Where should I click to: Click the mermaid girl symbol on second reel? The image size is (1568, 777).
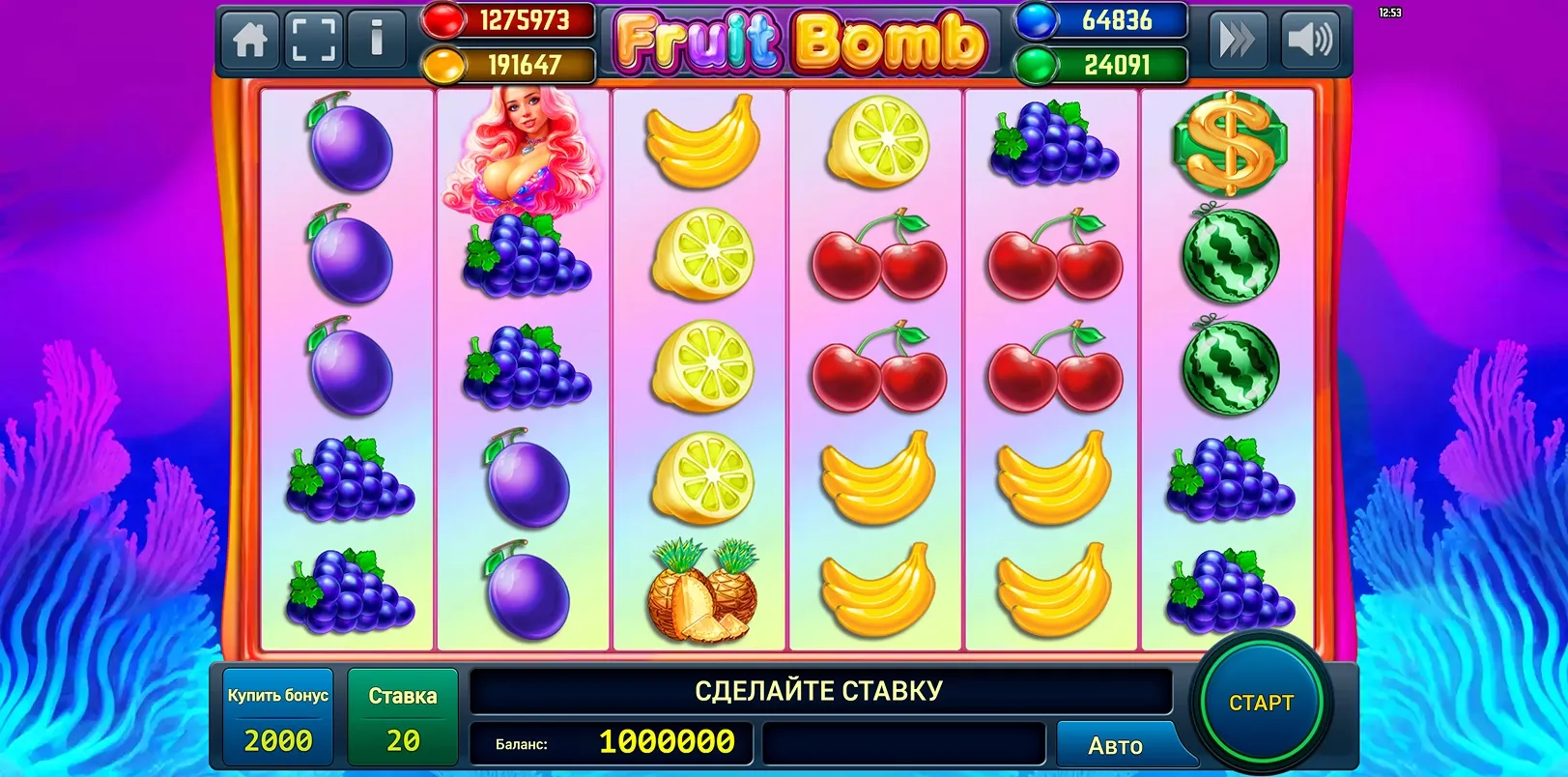(523, 150)
